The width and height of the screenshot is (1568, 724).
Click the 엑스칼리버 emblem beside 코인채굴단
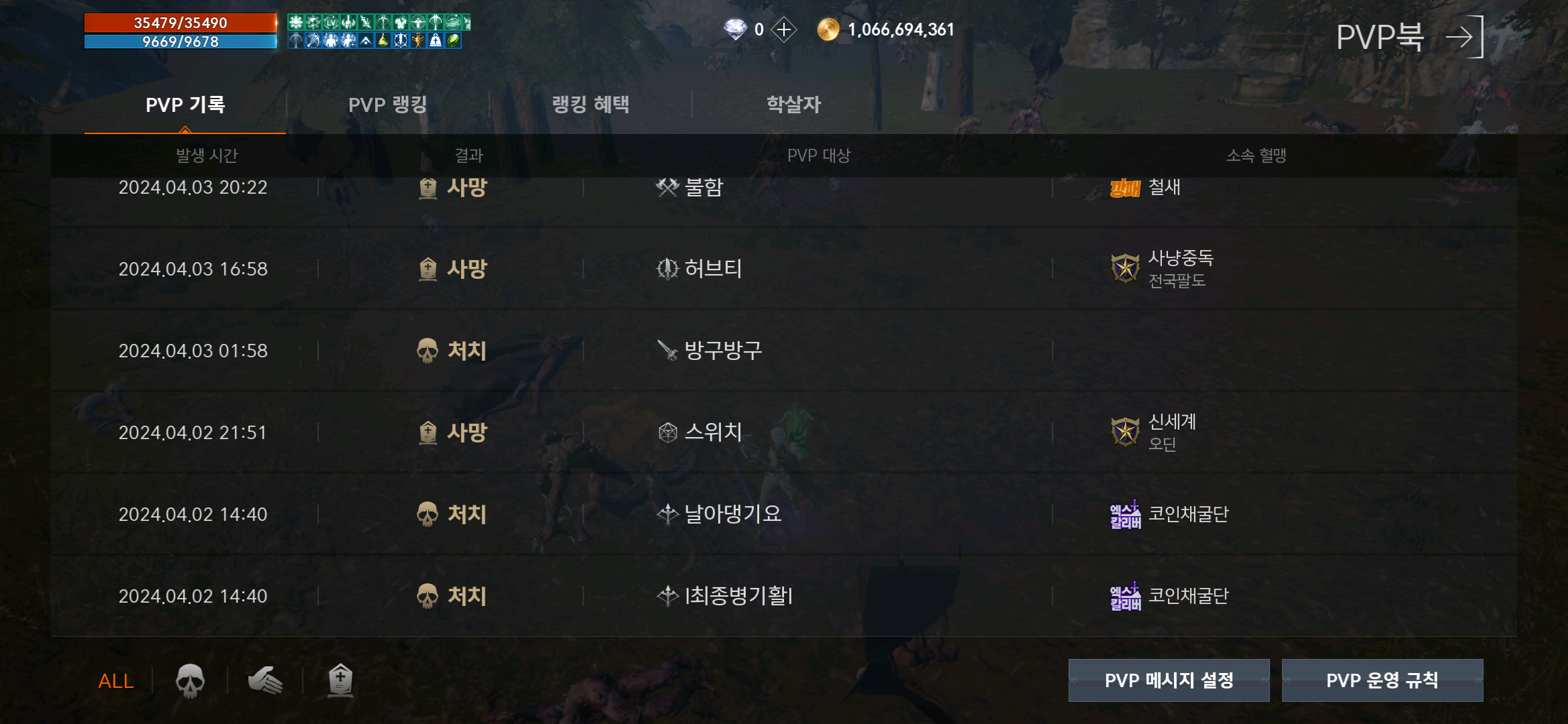coord(1125,514)
